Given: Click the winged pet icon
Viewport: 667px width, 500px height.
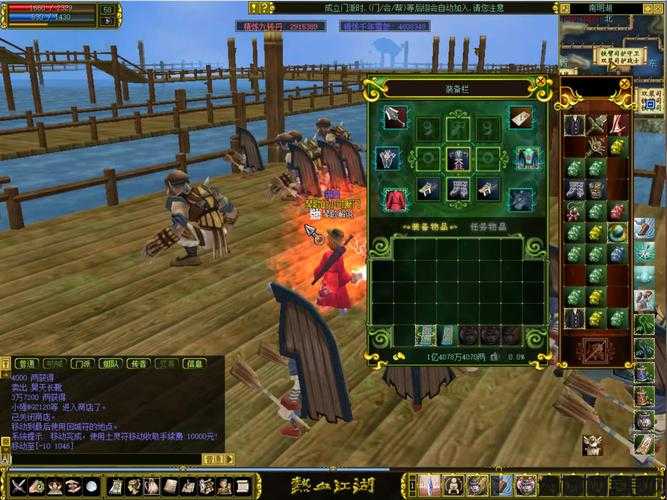Looking at the screenshot, I should (593, 444).
